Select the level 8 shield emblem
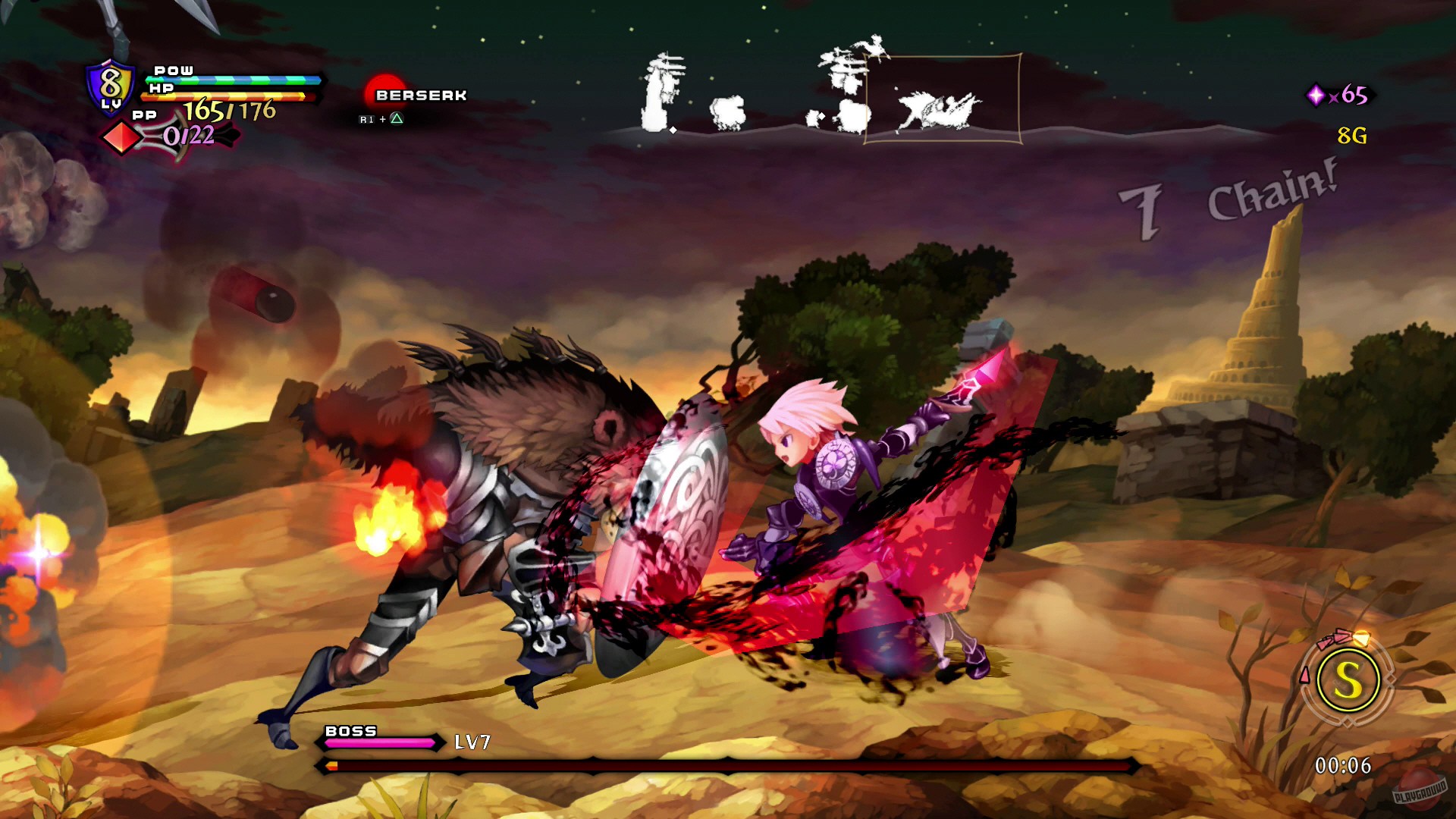Viewport: 1456px width, 819px height. [110, 86]
